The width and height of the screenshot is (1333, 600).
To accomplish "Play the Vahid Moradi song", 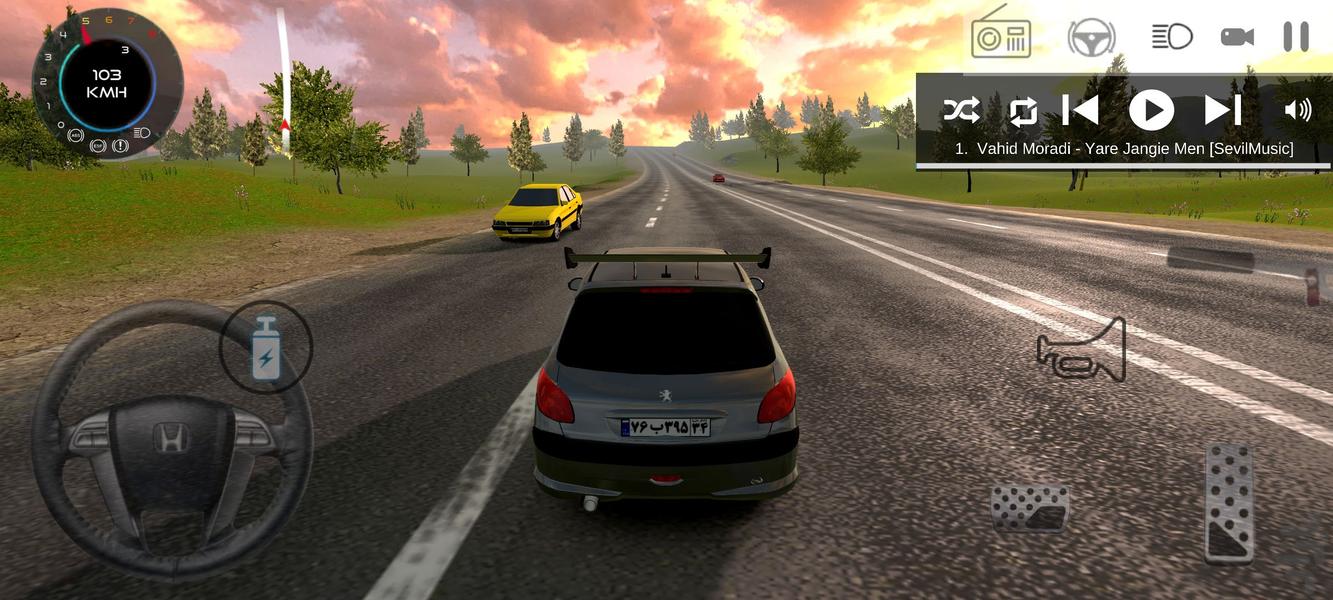I will pos(1151,110).
